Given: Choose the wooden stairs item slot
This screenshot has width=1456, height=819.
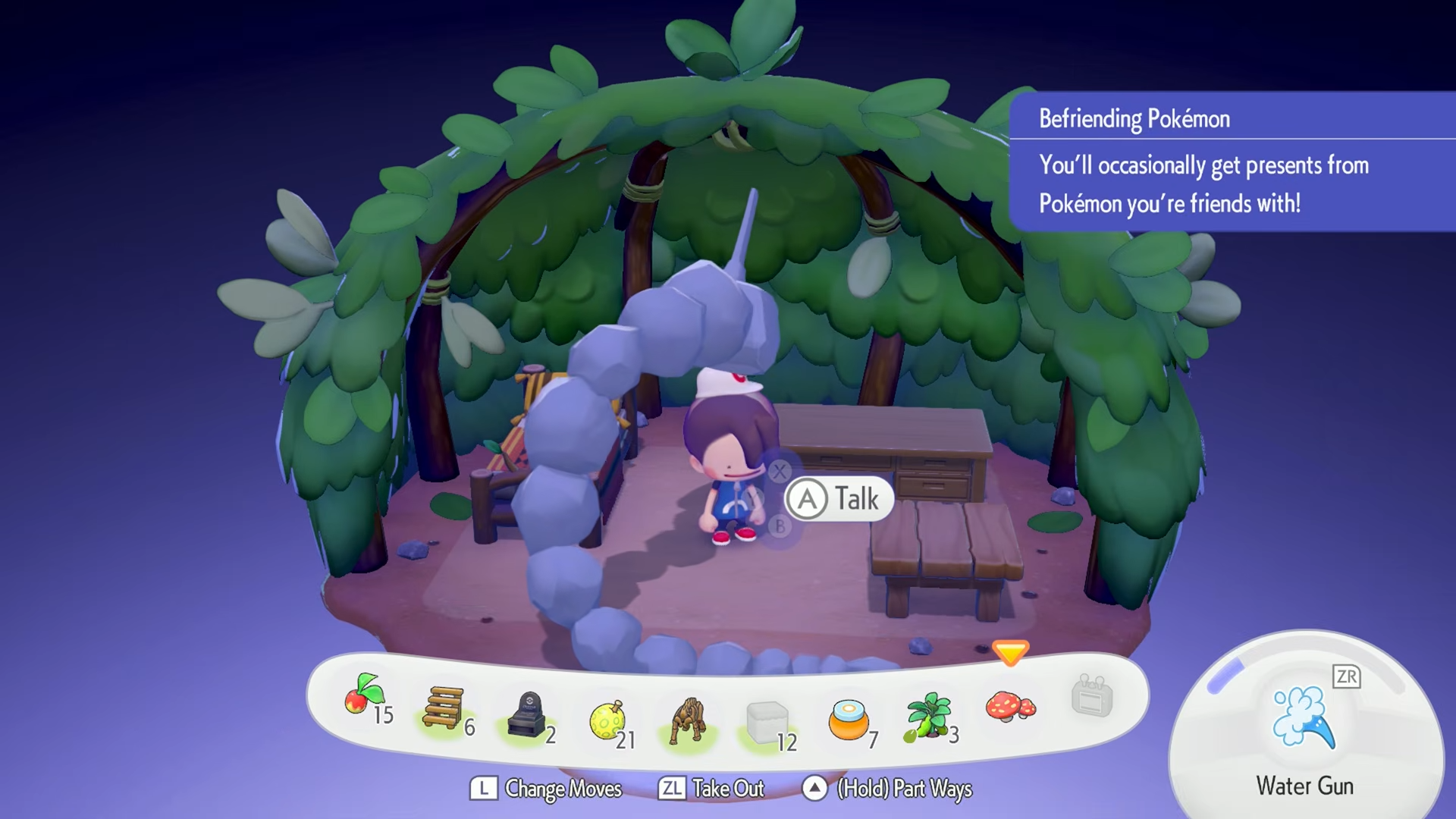Looking at the screenshot, I should coord(444,709).
